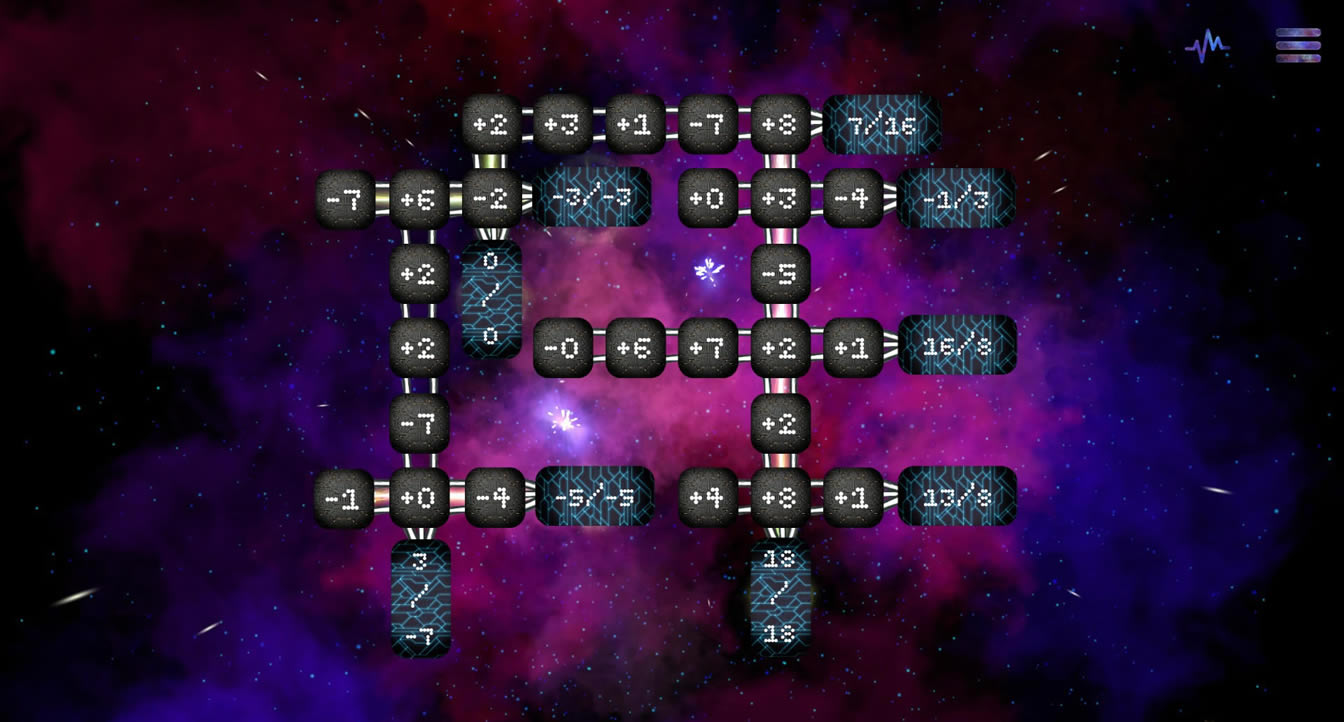Select the -0 number tile

563,348
